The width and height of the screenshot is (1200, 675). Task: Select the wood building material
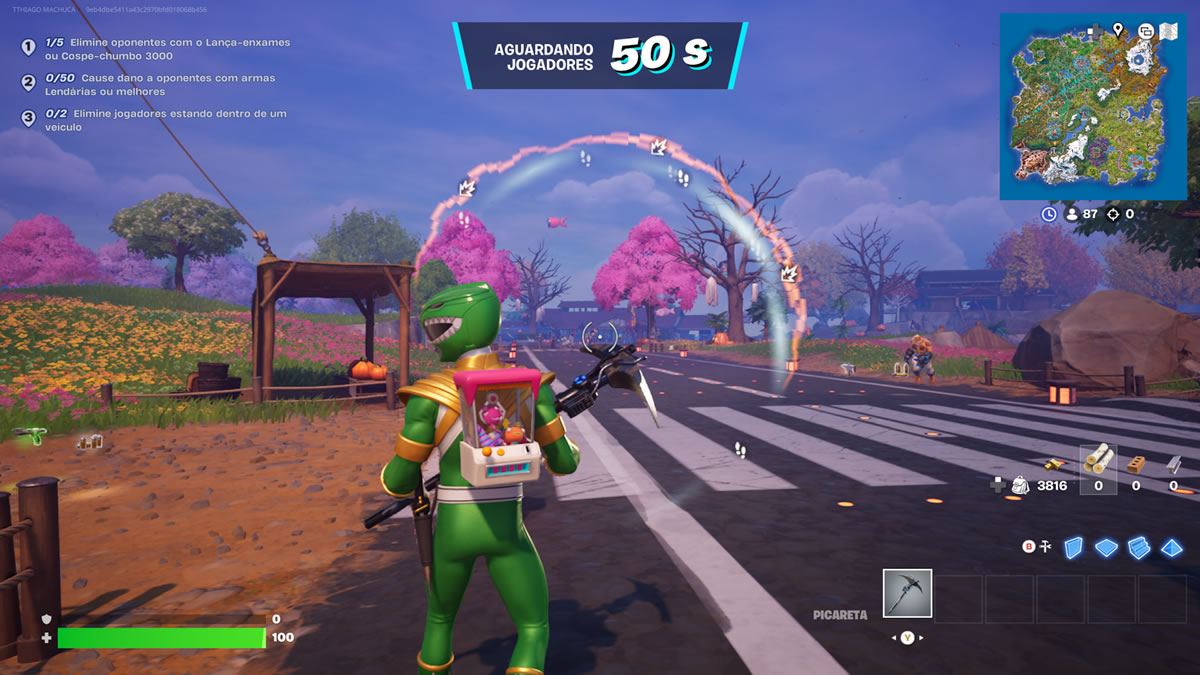tap(1098, 460)
